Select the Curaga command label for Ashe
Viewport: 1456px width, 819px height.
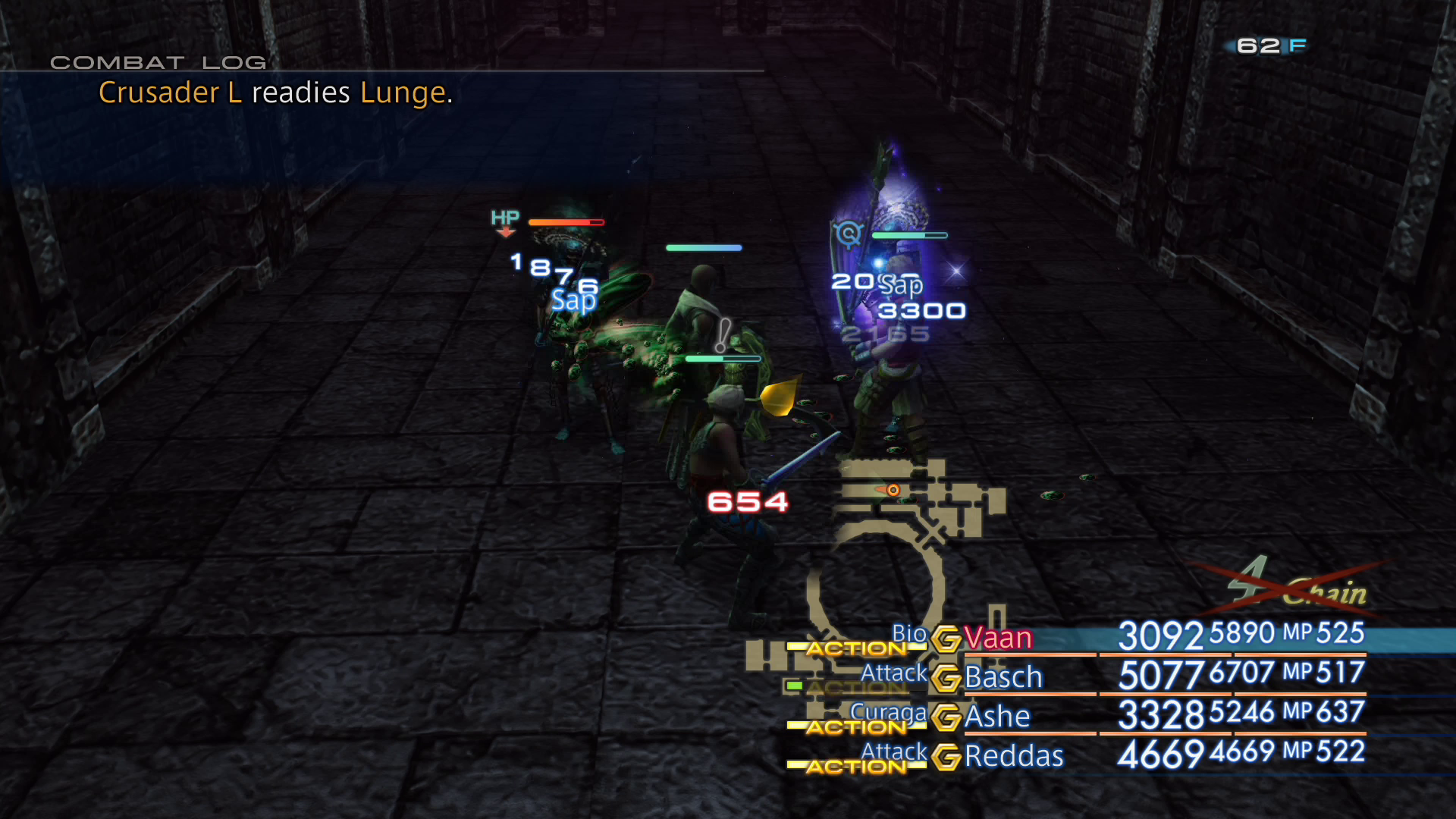click(x=890, y=711)
